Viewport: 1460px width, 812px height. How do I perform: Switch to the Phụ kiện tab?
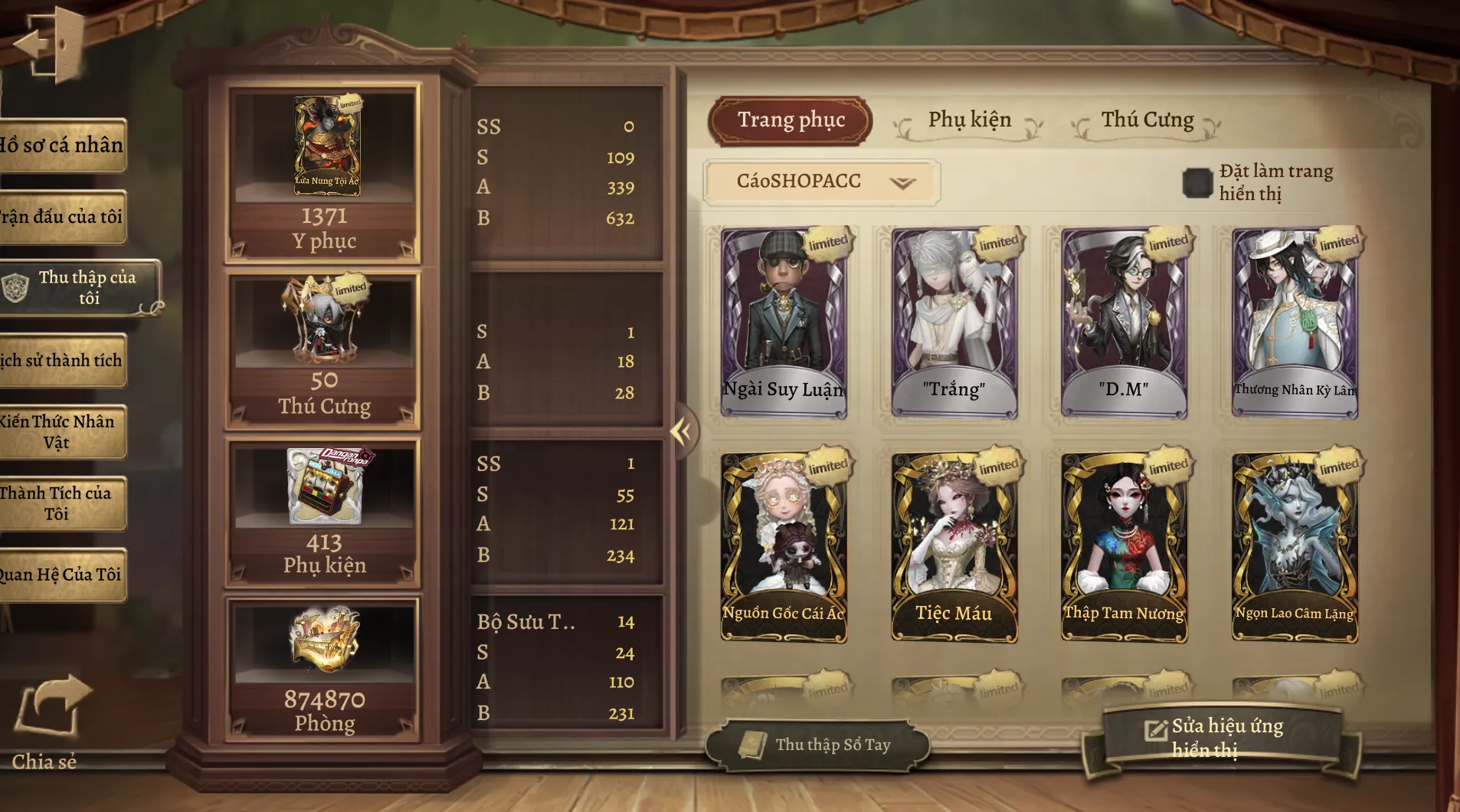969,120
